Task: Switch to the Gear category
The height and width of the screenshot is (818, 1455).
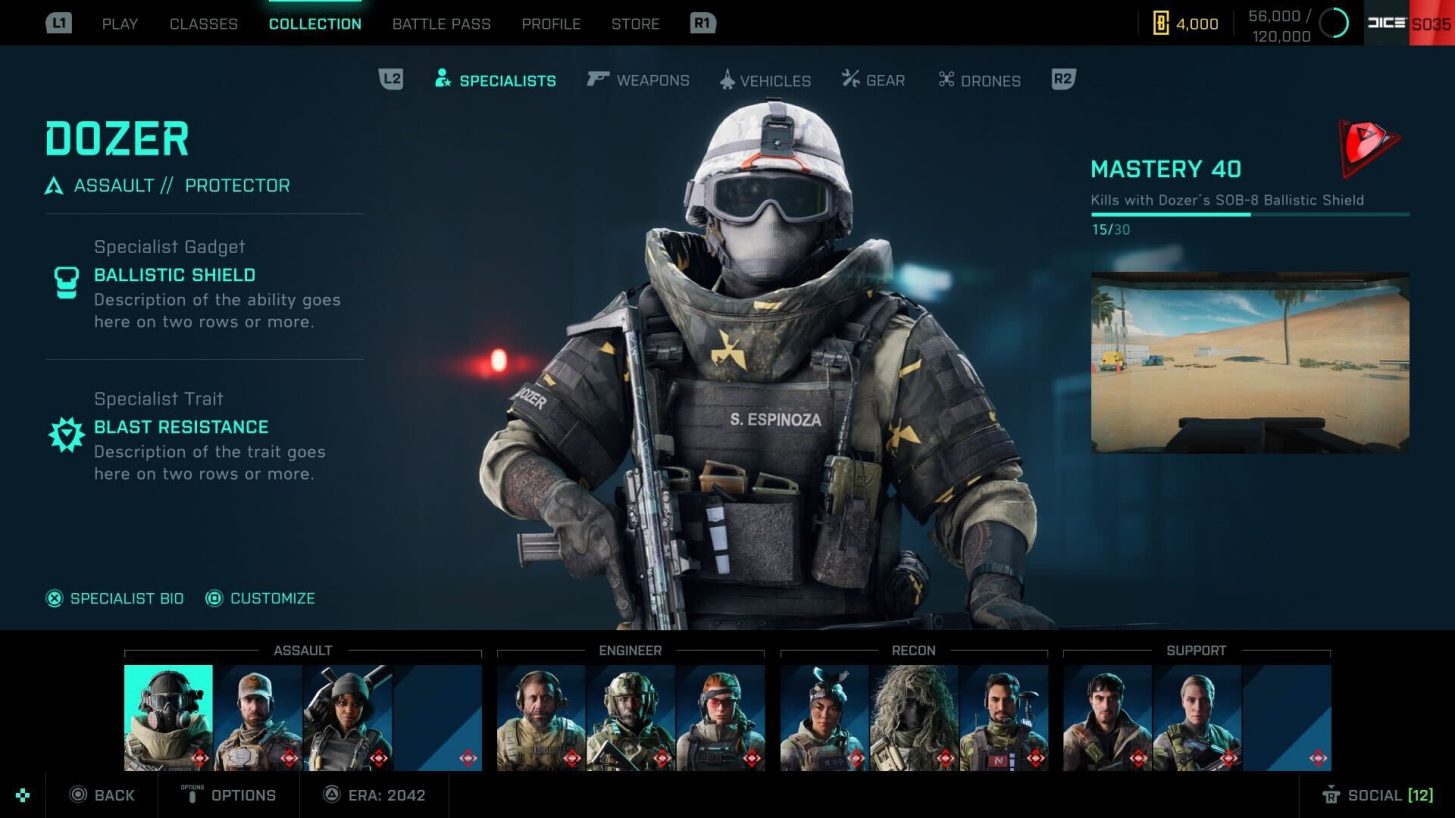Action: coord(873,80)
